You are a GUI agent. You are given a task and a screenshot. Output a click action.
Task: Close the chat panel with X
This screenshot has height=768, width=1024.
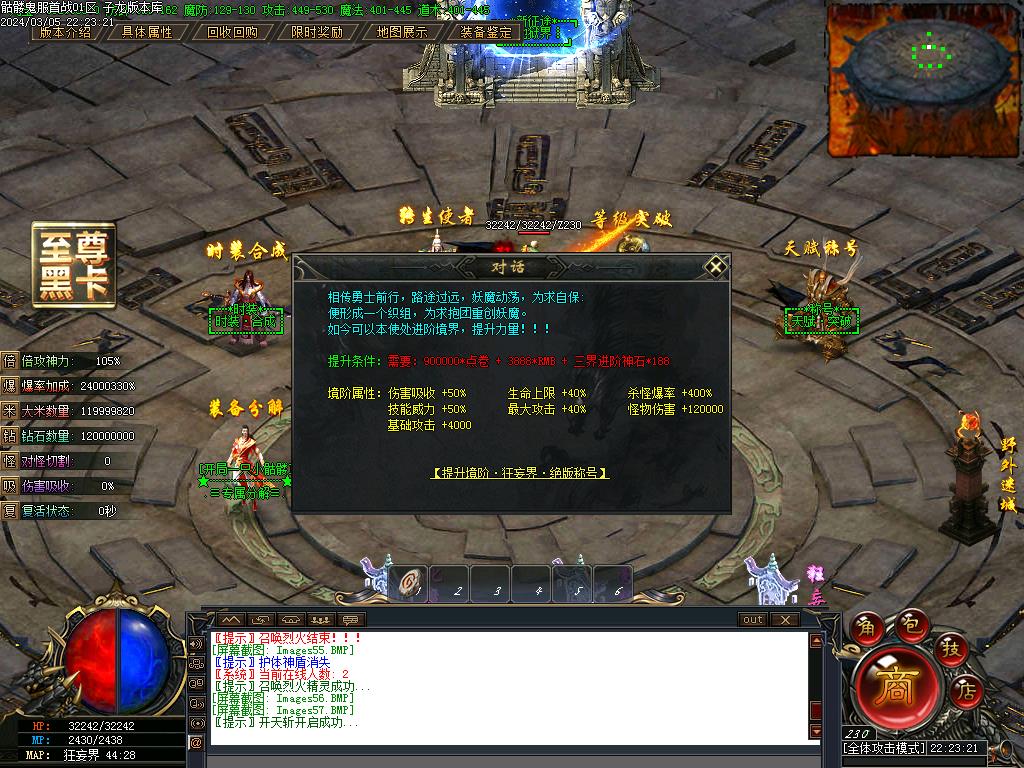click(x=786, y=620)
